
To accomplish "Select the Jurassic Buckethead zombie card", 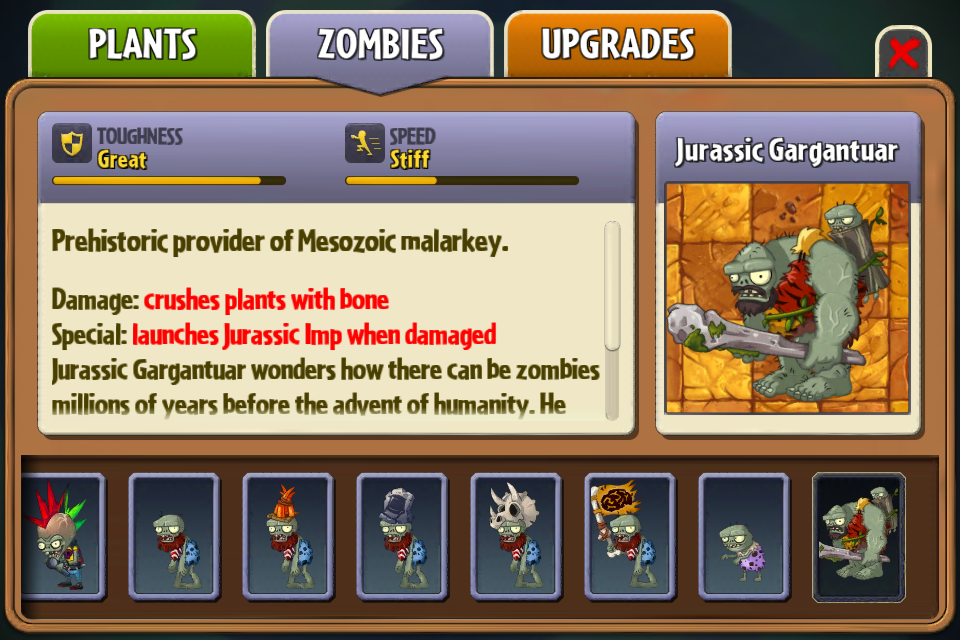I will tap(402, 537).
